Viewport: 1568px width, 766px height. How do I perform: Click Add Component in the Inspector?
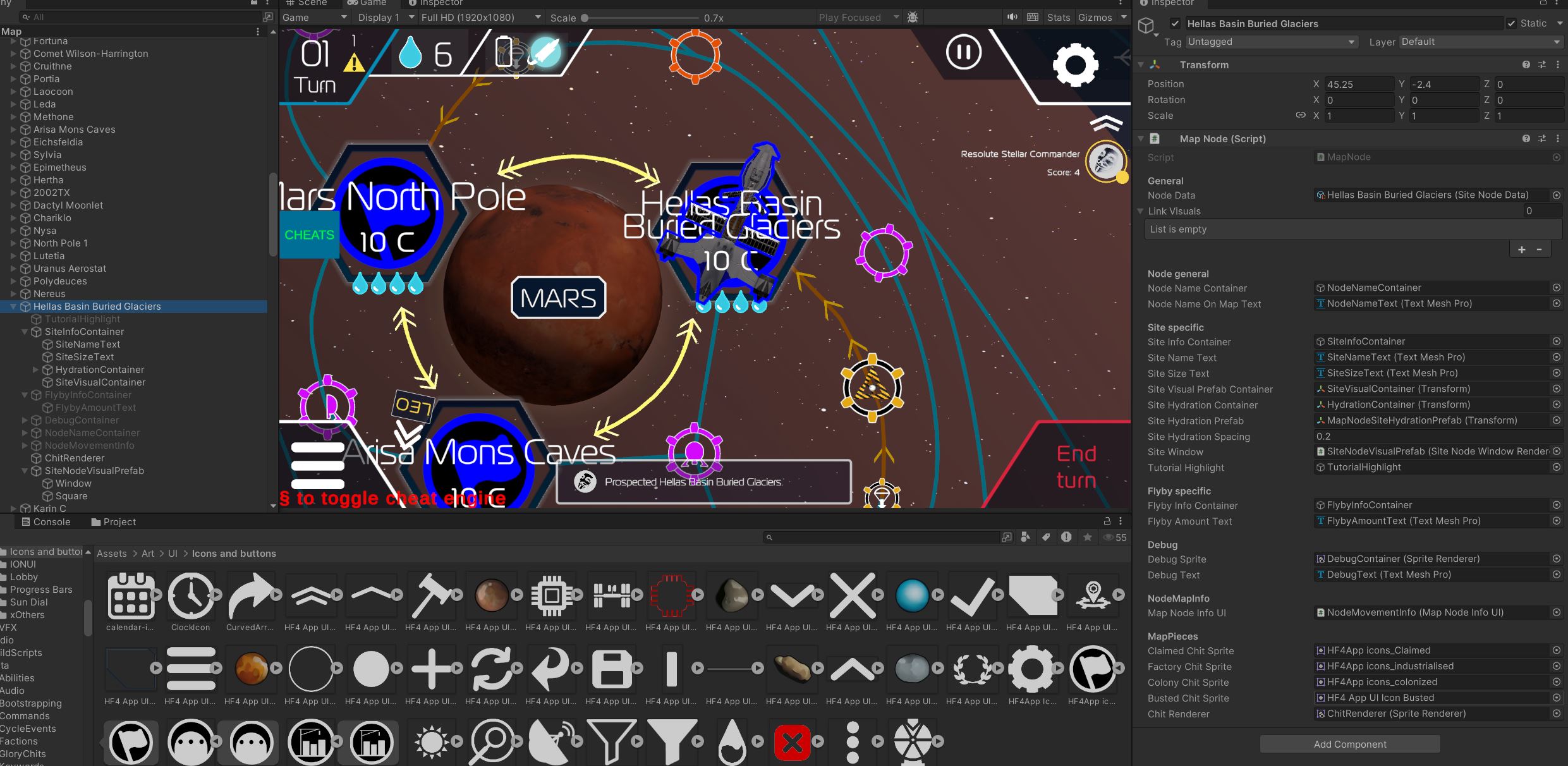coord(1349,744)
